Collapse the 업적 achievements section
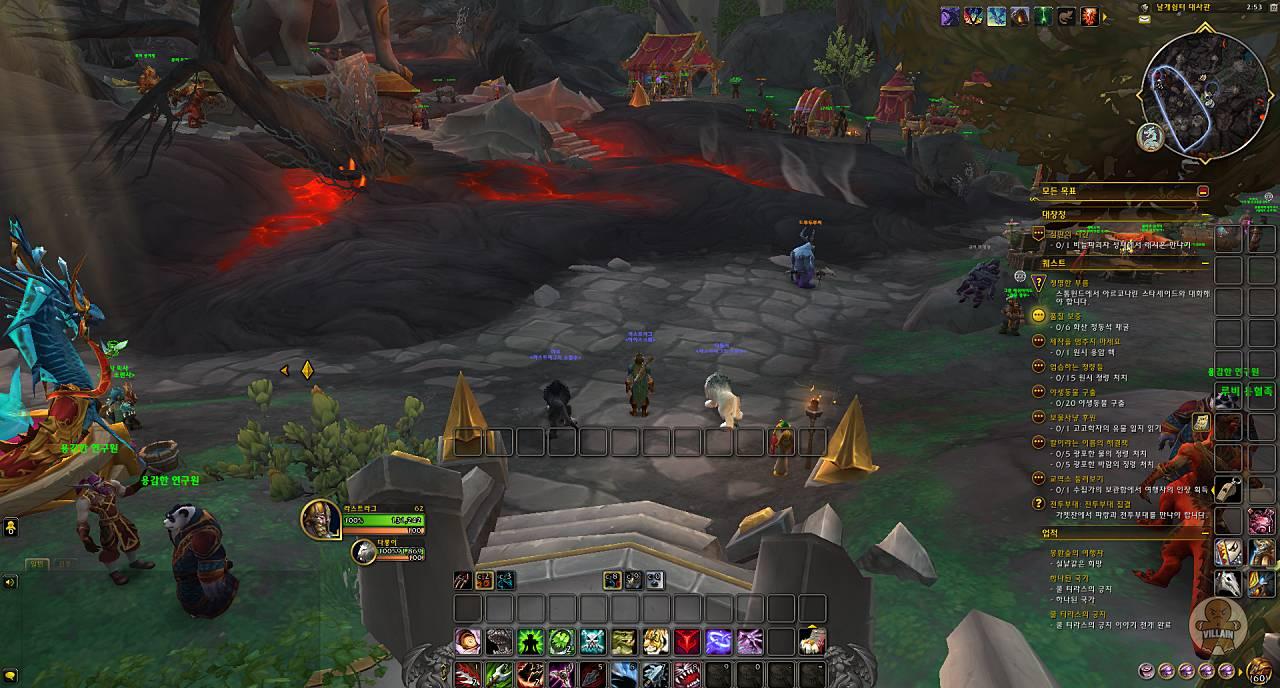Screen dimensions: 1280x688 (x=1204, y=533)
